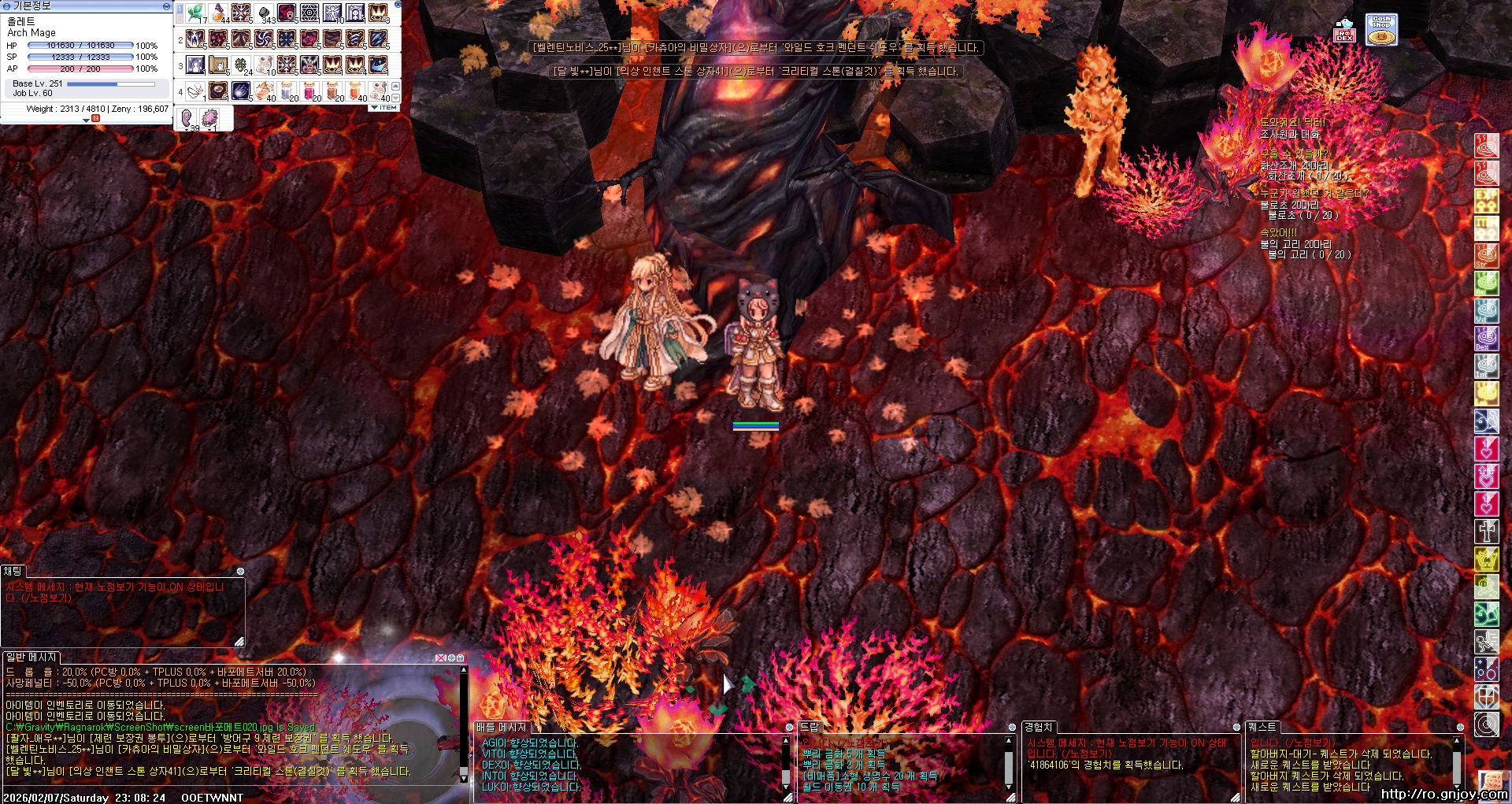Open the RODEX mail icon
1512x804 pixels.
click(1343, 31)
